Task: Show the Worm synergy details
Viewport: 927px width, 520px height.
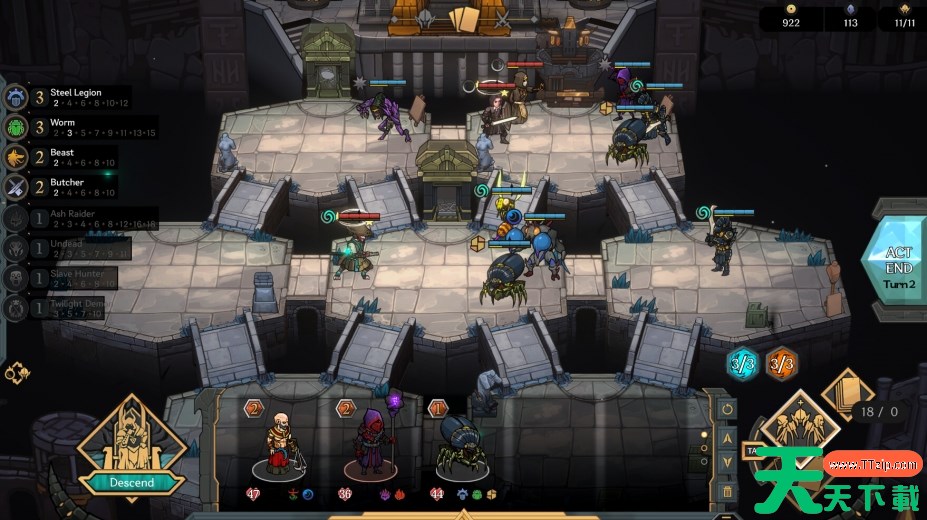Action: click(70, 127)
